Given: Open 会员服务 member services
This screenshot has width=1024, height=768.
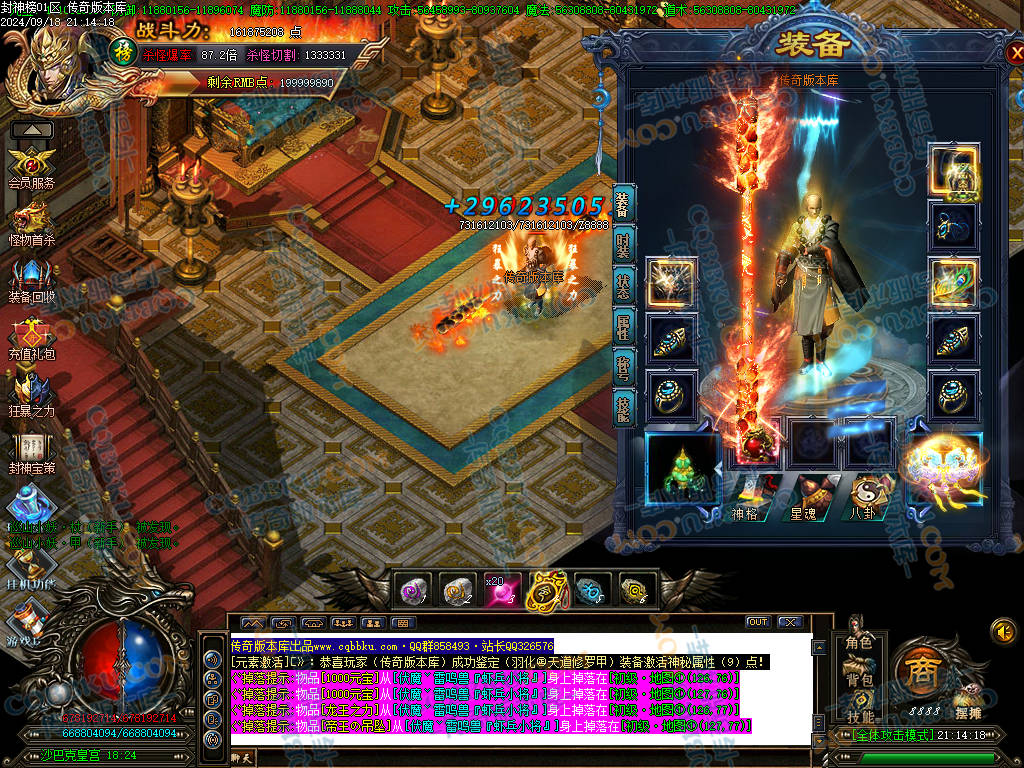Looking at the screenshot, I should point(31,167).
